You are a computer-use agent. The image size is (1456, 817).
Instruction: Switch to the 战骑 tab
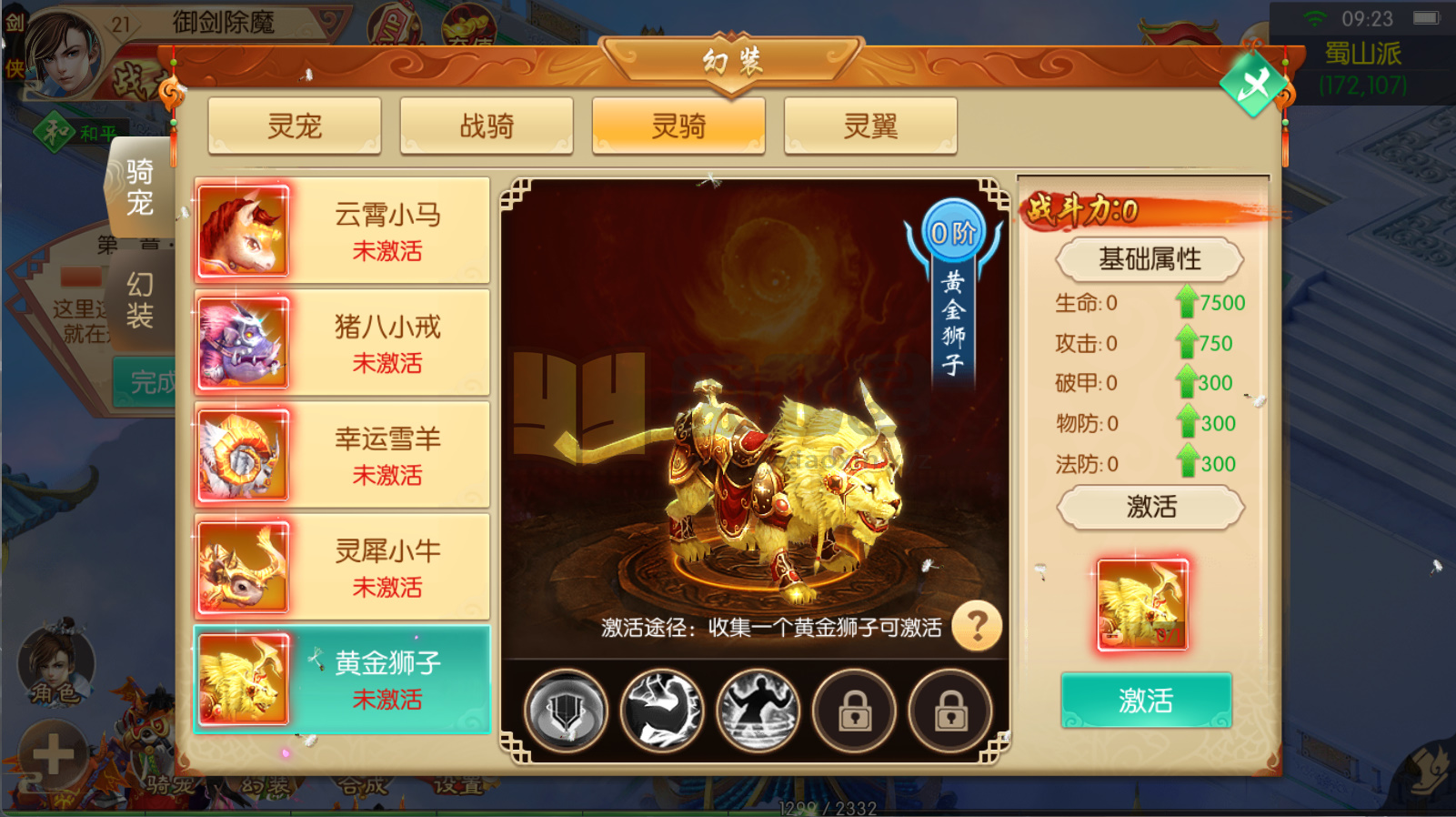(487, 126)
